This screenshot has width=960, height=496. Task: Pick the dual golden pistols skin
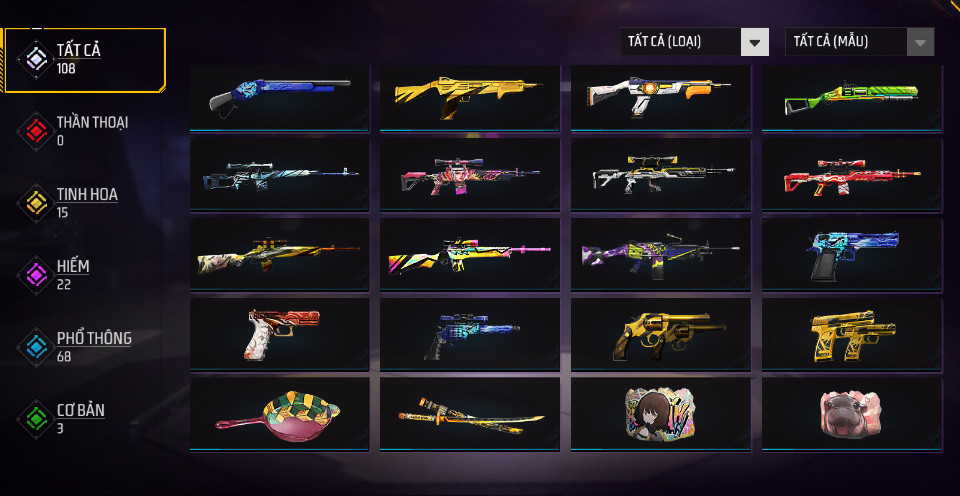coord(852,334)
